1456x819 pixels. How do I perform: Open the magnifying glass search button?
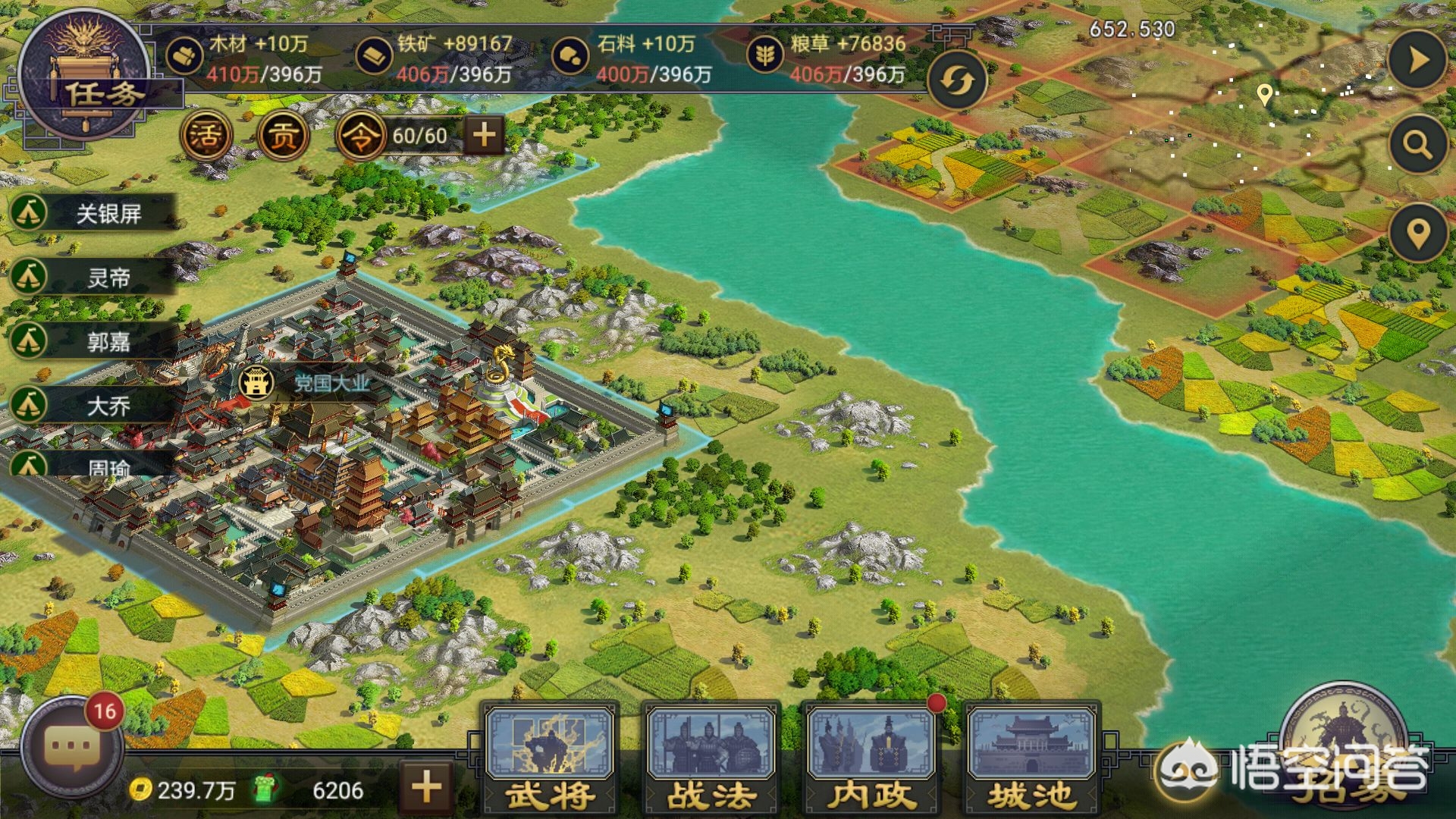pos(1417,144)
